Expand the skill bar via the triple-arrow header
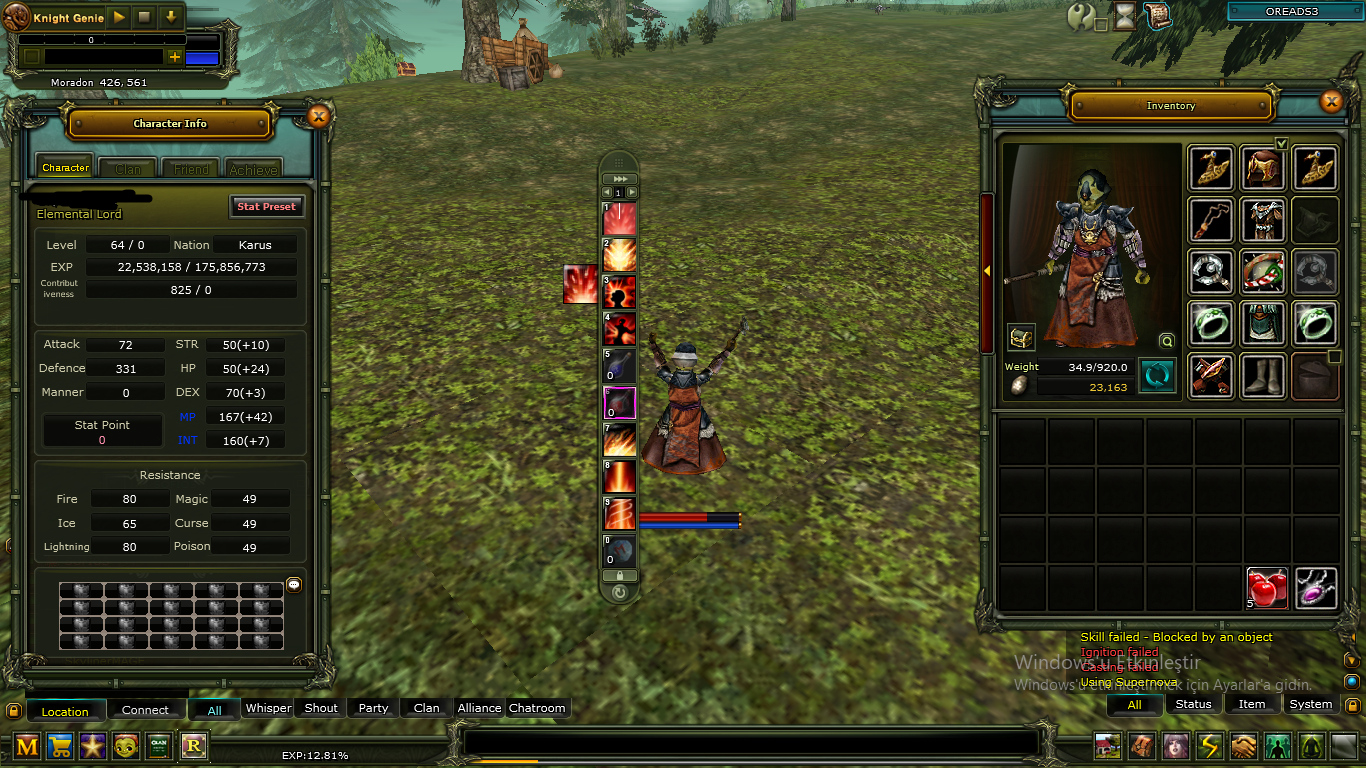The width and height of the screenshot is (1366, 768). 619,180
